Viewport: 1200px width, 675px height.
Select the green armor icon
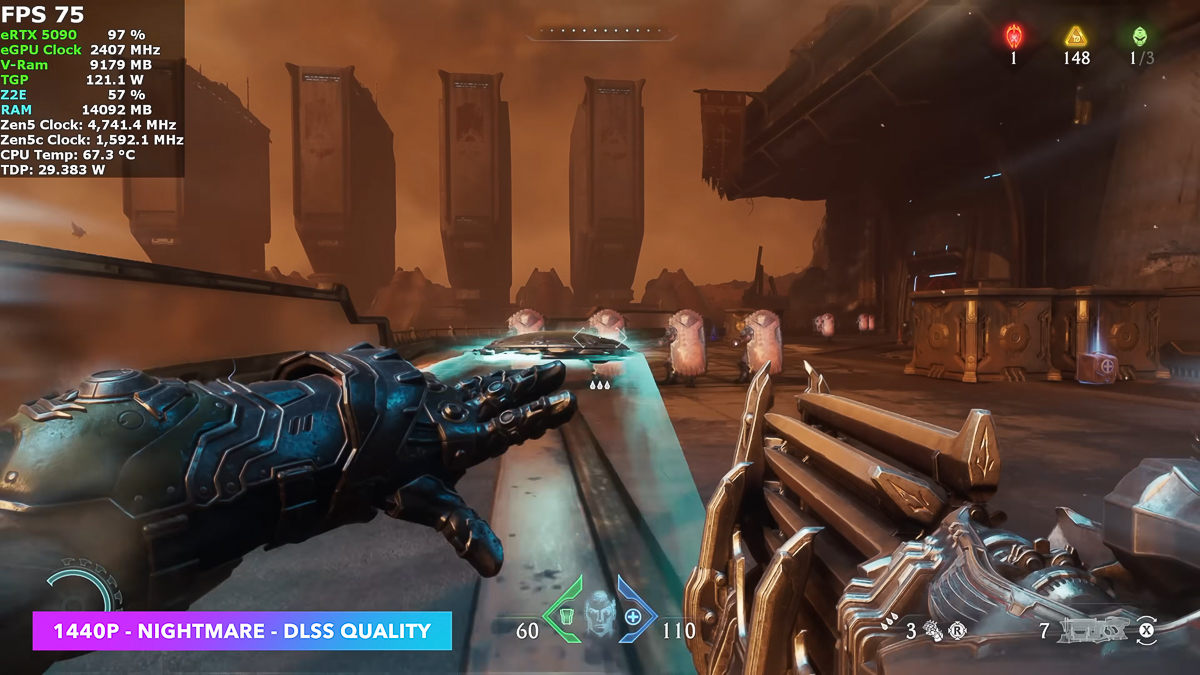pyautogui.click(x=566, y=615)
